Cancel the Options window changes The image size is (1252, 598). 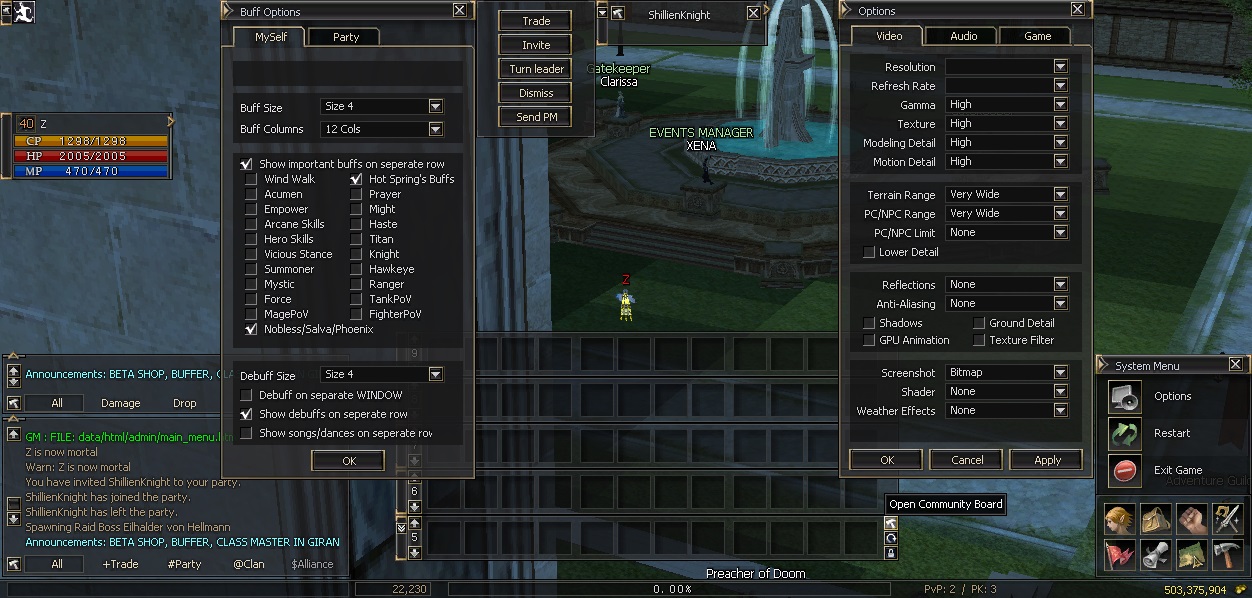(967, 460)
